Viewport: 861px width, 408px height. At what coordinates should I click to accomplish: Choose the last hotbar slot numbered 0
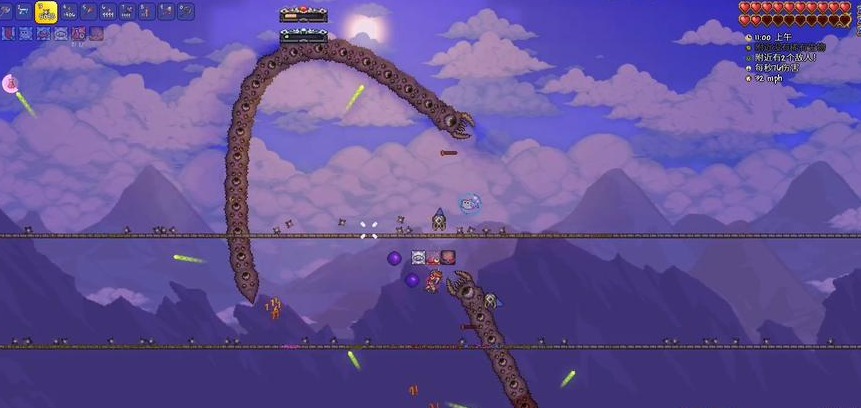184,12
